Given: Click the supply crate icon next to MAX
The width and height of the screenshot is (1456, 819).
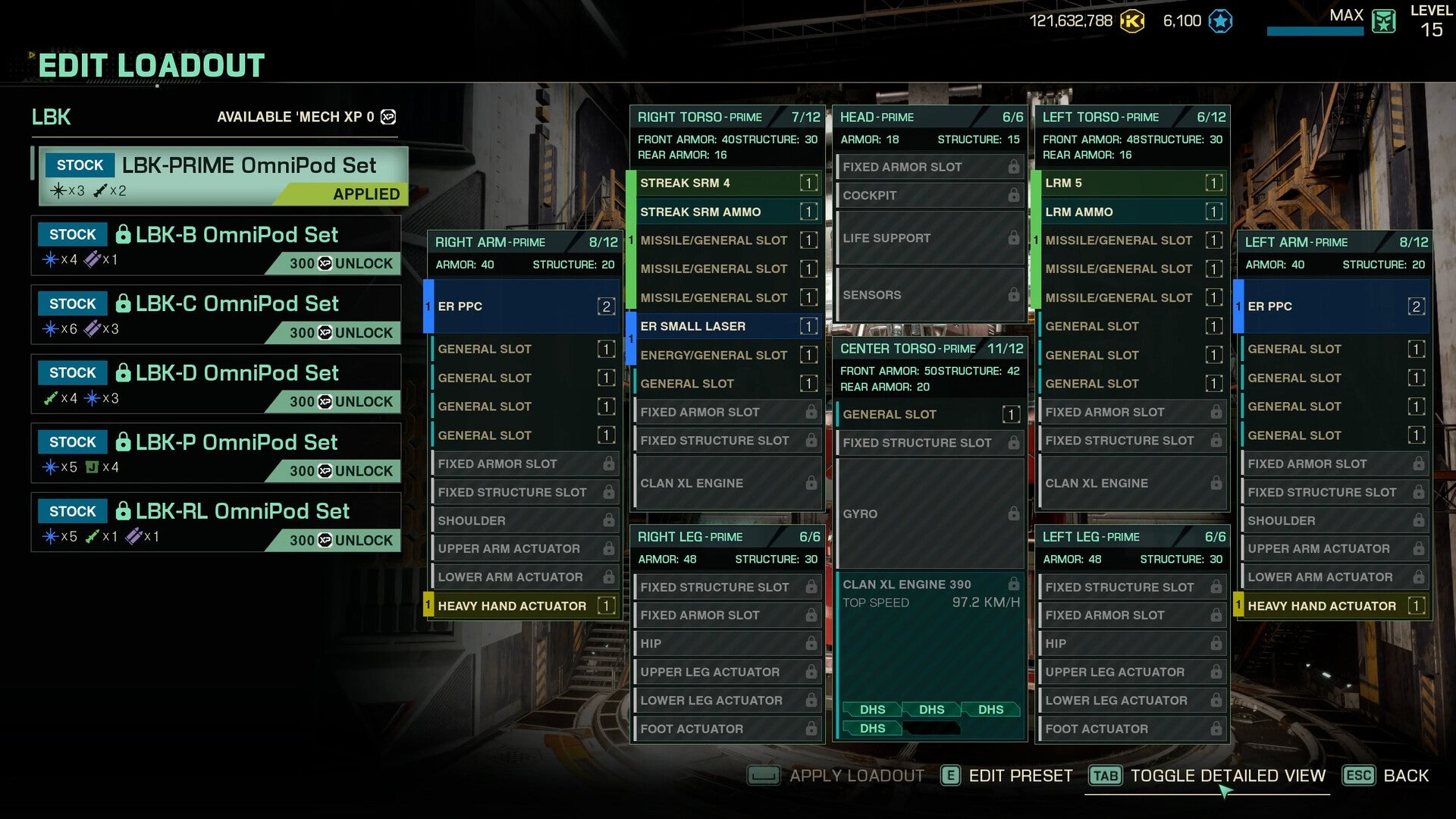Looking at the screenshot, I should 1383,21.
